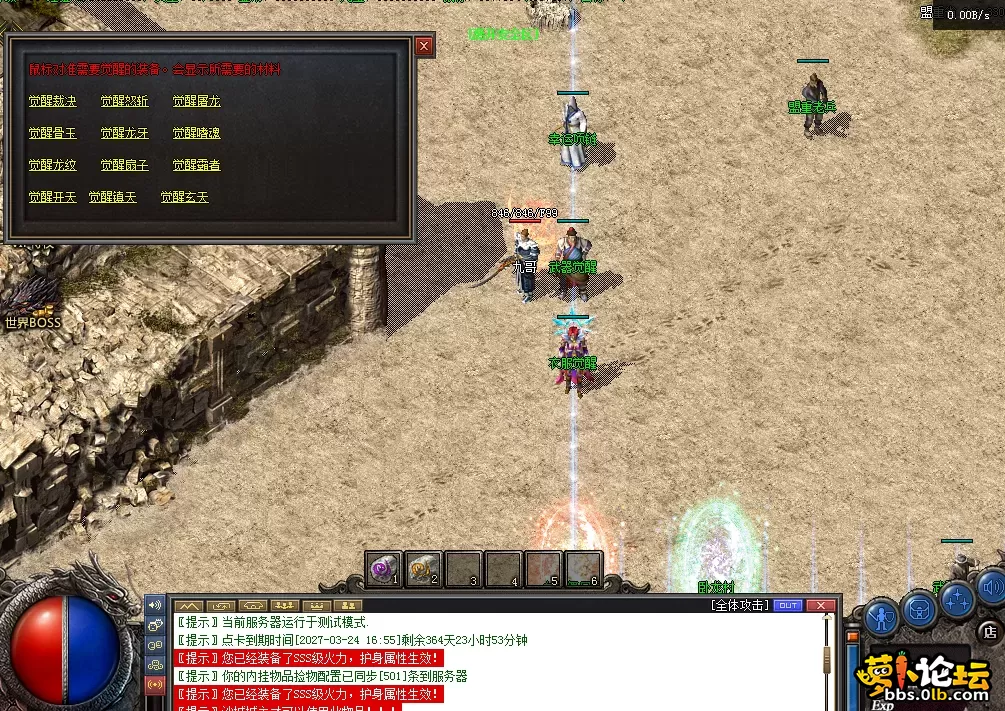Toggle the speaker sound icon beside chat
Image resolution: width=1005 pixels, height=711 pixels.
tap(155, 605)
